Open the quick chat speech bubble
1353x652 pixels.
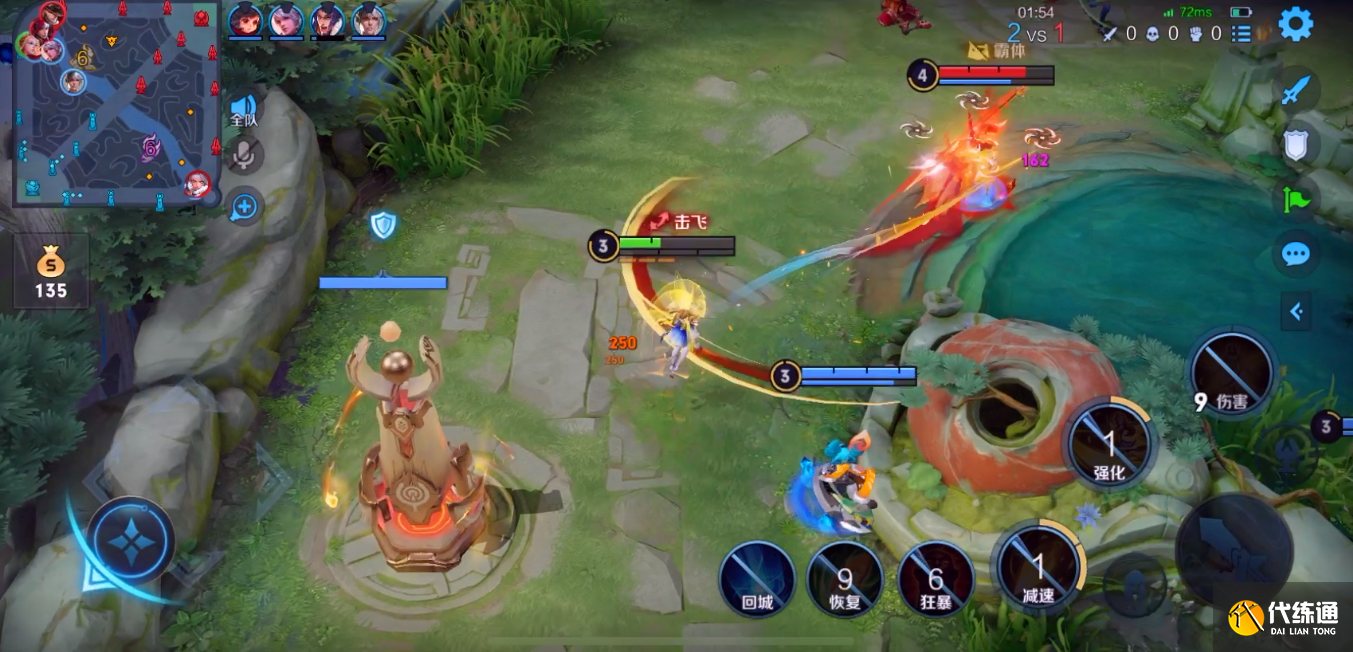[x=1296, y=254]
